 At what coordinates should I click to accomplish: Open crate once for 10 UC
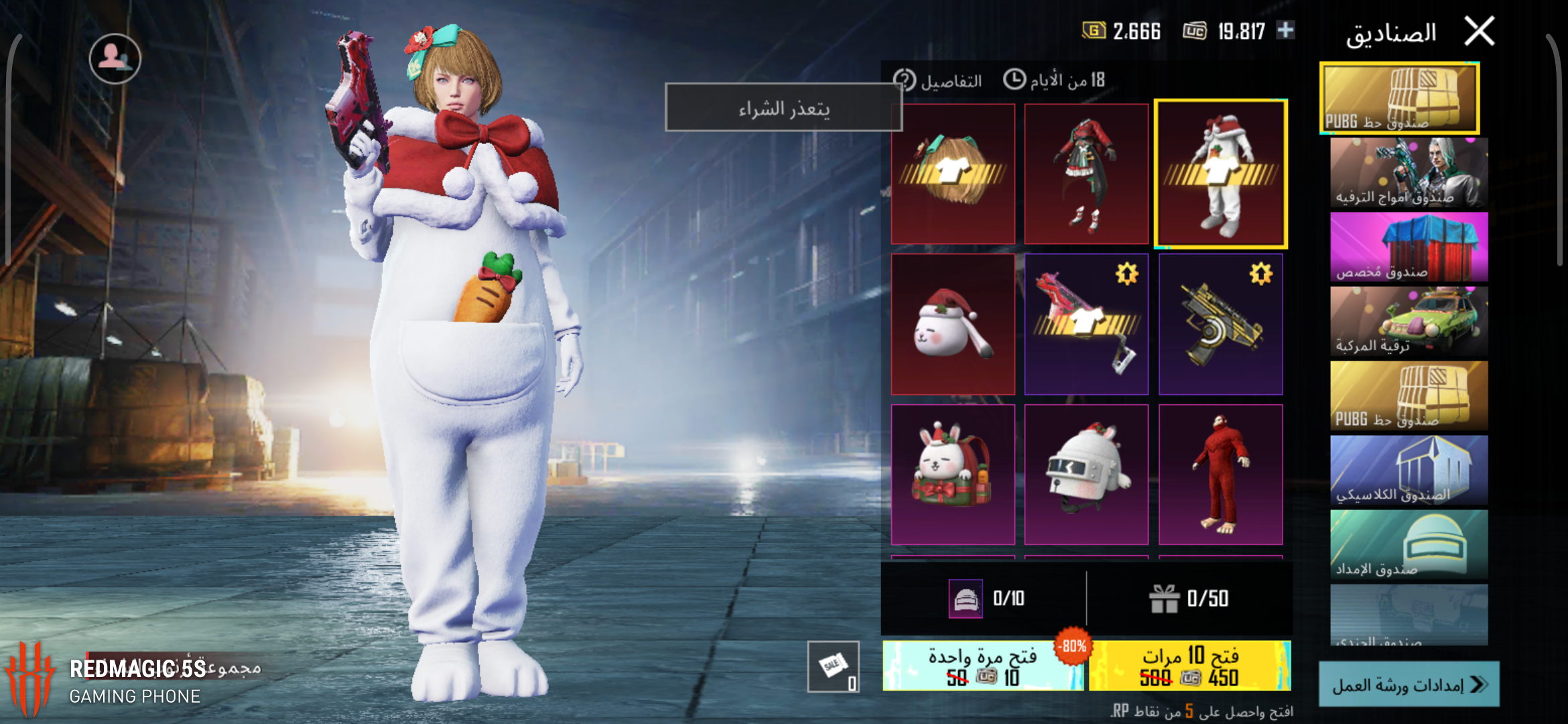click(982, 666)
